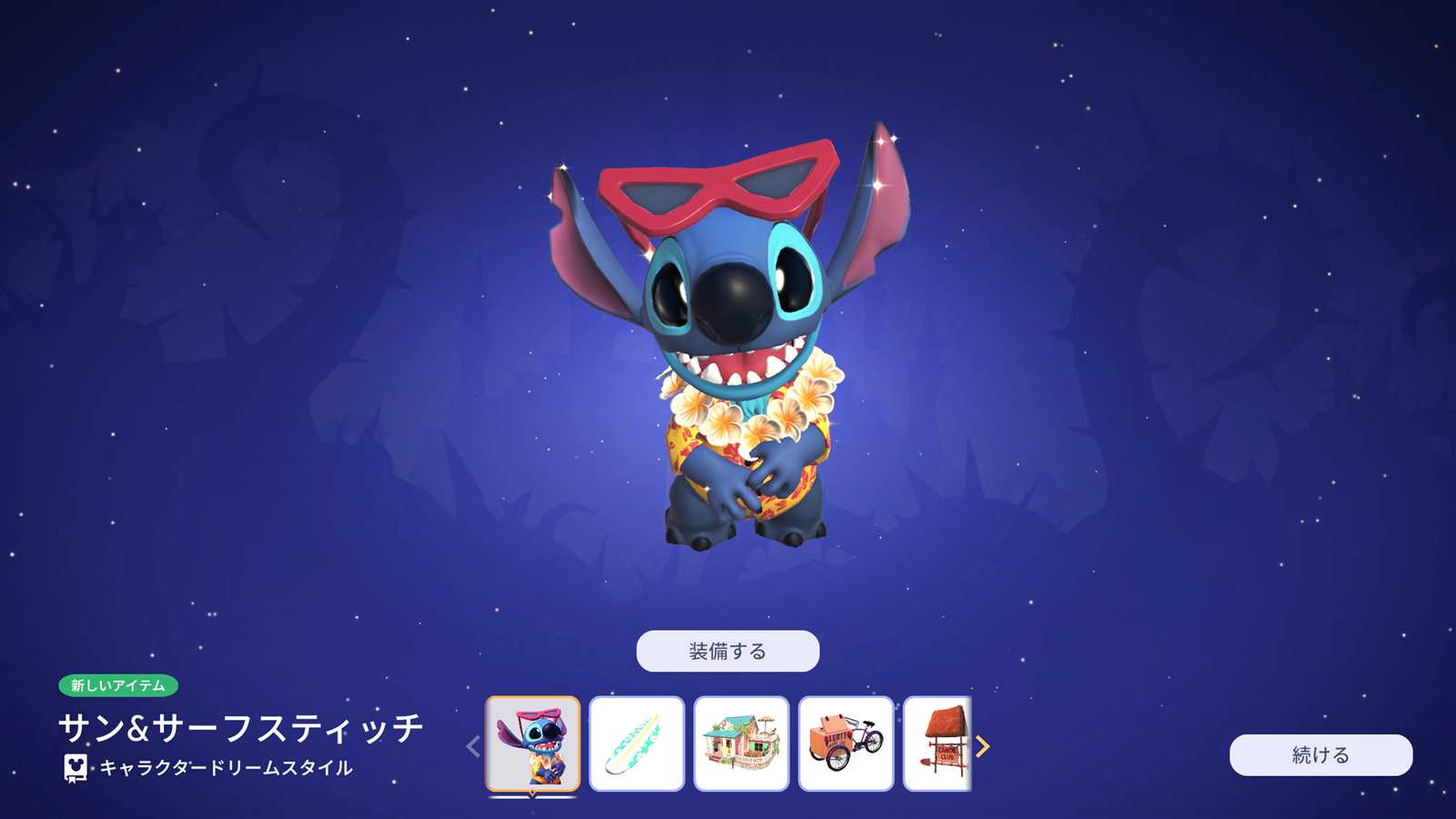Show previous items with left arrow
The width and height of the screenshot is (1456, 819).
pos(472,746)
